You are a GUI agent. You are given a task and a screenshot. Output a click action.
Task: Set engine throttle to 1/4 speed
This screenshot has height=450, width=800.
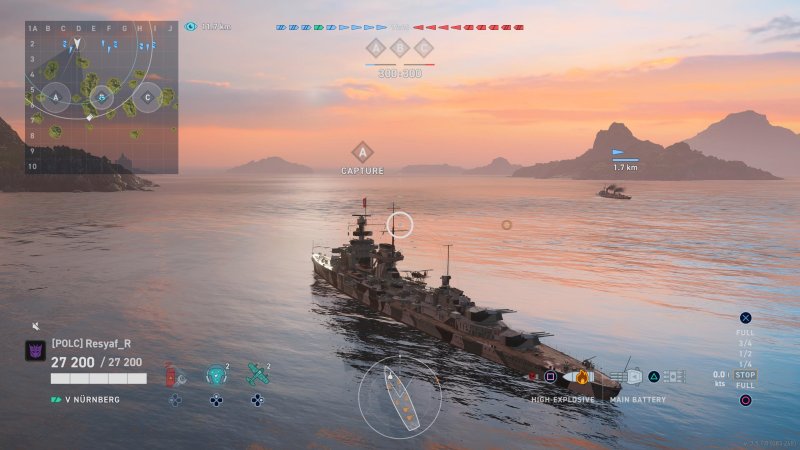pos(745,364)
